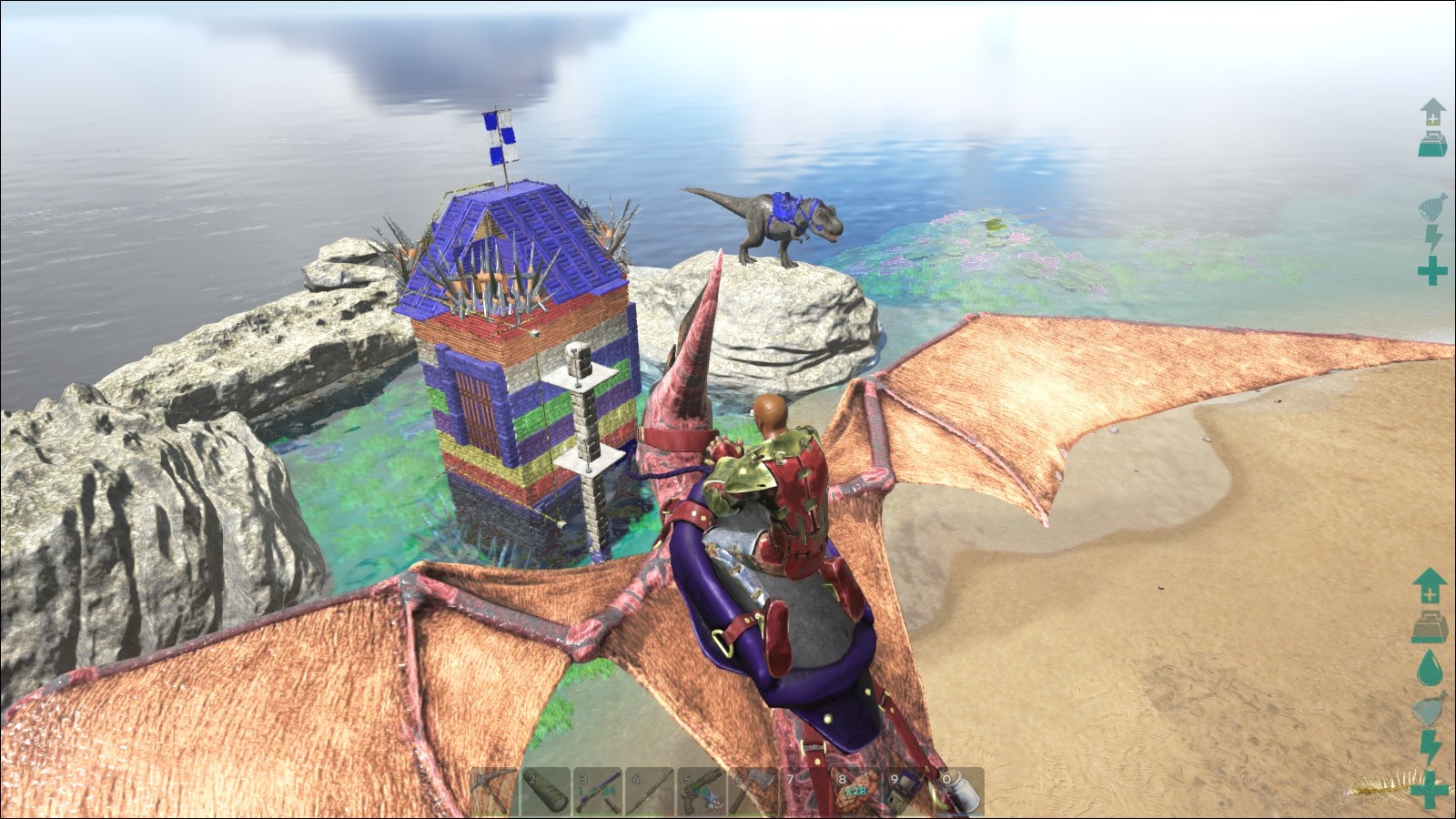Equip the green pistol in slot 5
1456x819 pixels.
coord(702,792)
